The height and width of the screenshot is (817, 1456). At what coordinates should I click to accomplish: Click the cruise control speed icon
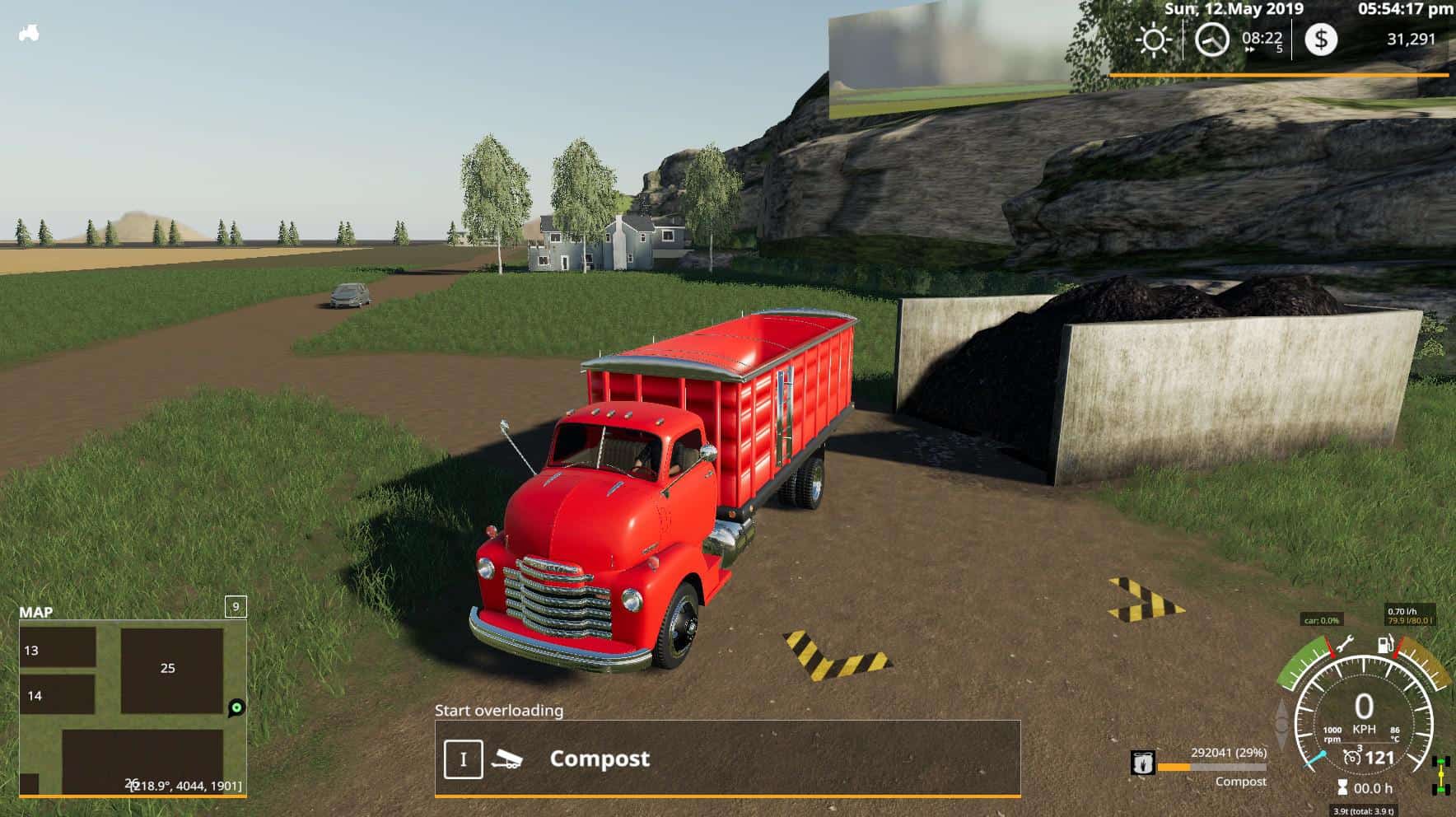tap(1352, 757)
